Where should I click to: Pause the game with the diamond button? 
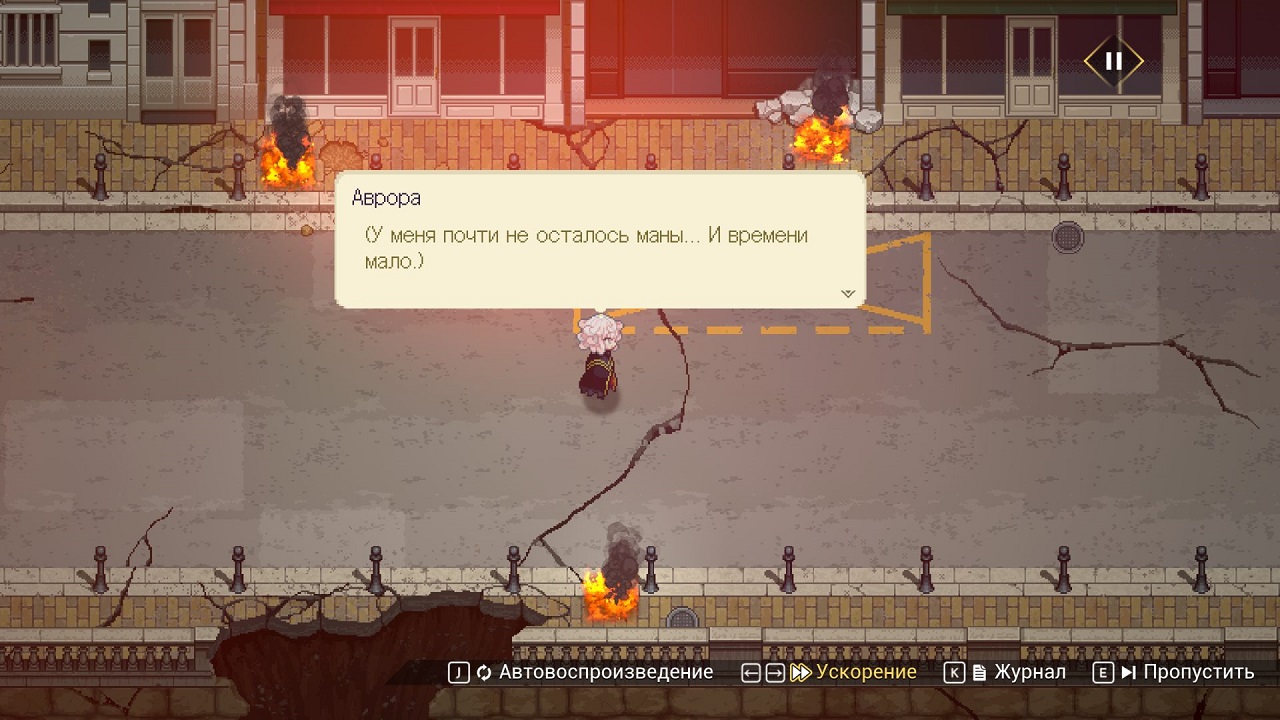(1113, 61)
